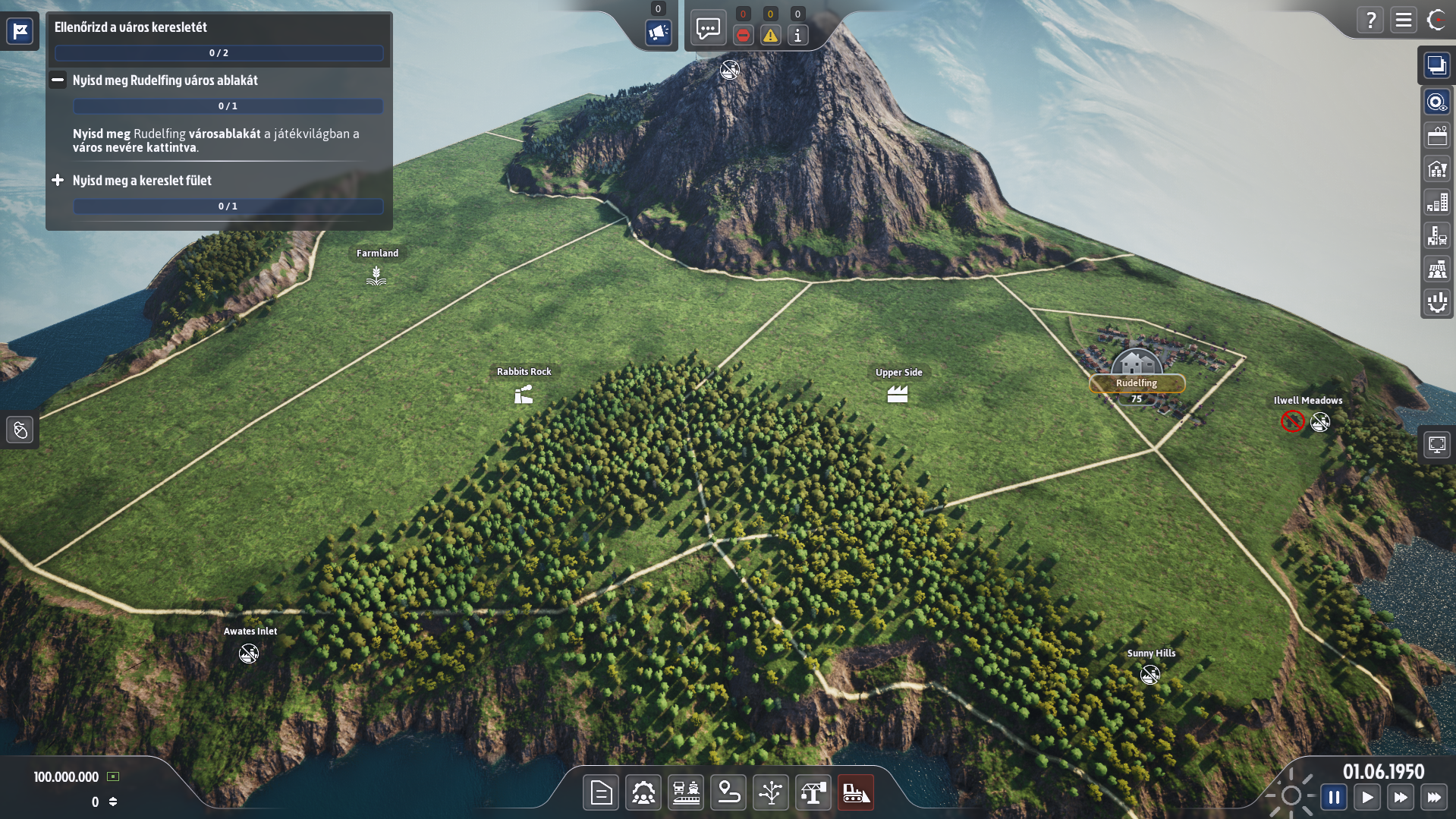This screenshot has width=1456, height=819.
Task: Open the speech bubble message log
Action: coord(707,30)
